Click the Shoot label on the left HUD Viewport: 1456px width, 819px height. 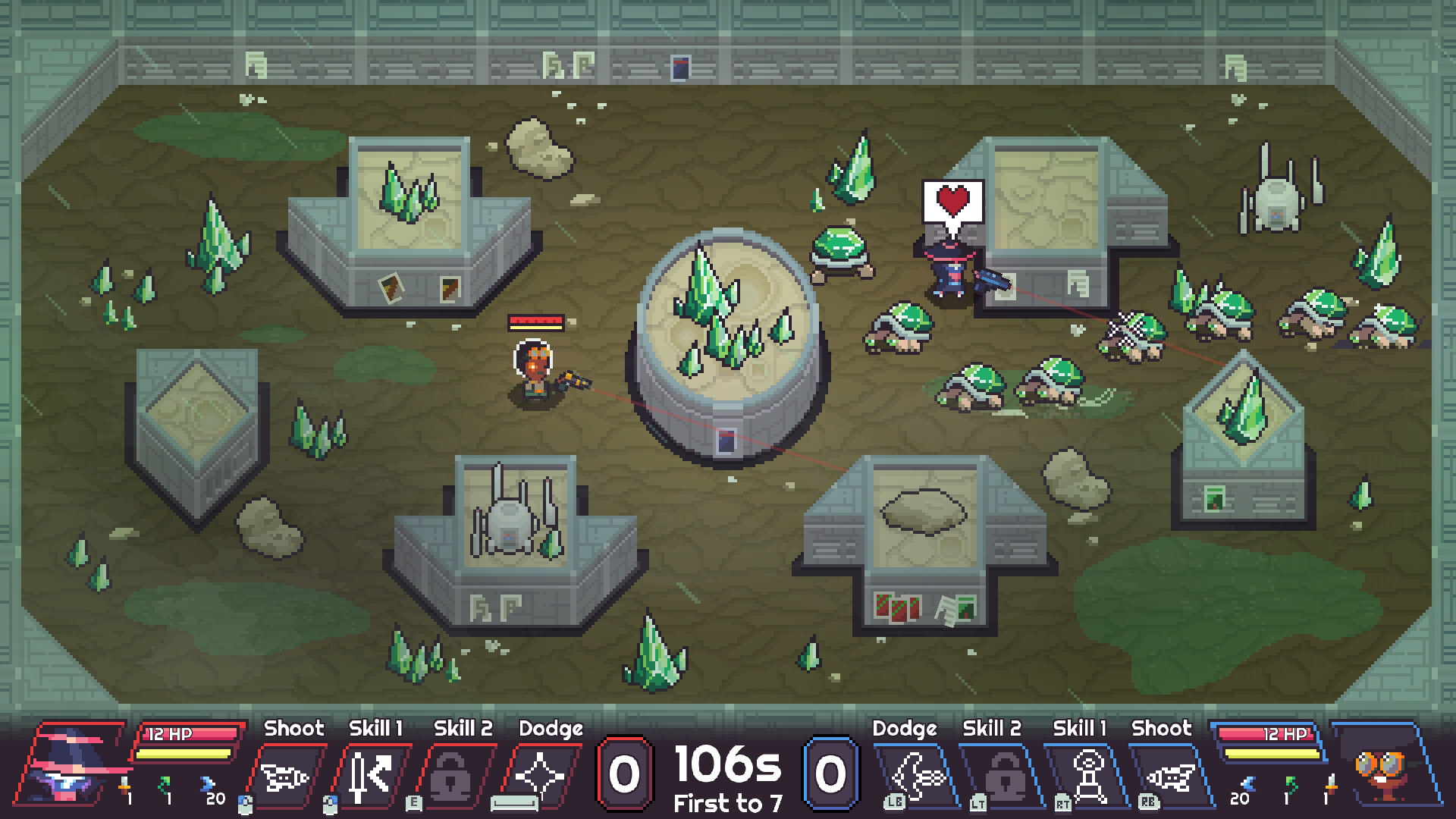point(294,729)
